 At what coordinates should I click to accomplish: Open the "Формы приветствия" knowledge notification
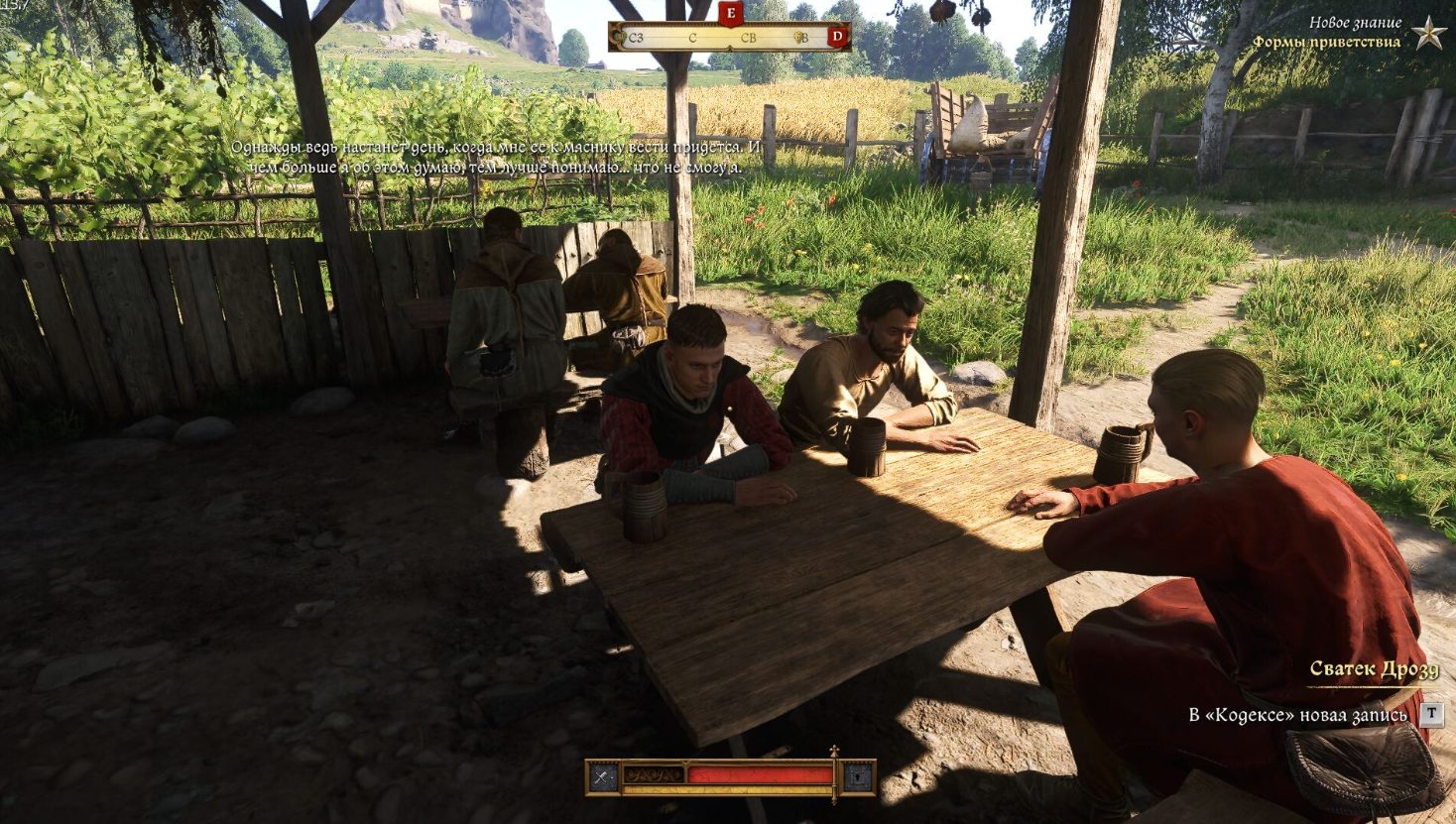coord(1326,42)
